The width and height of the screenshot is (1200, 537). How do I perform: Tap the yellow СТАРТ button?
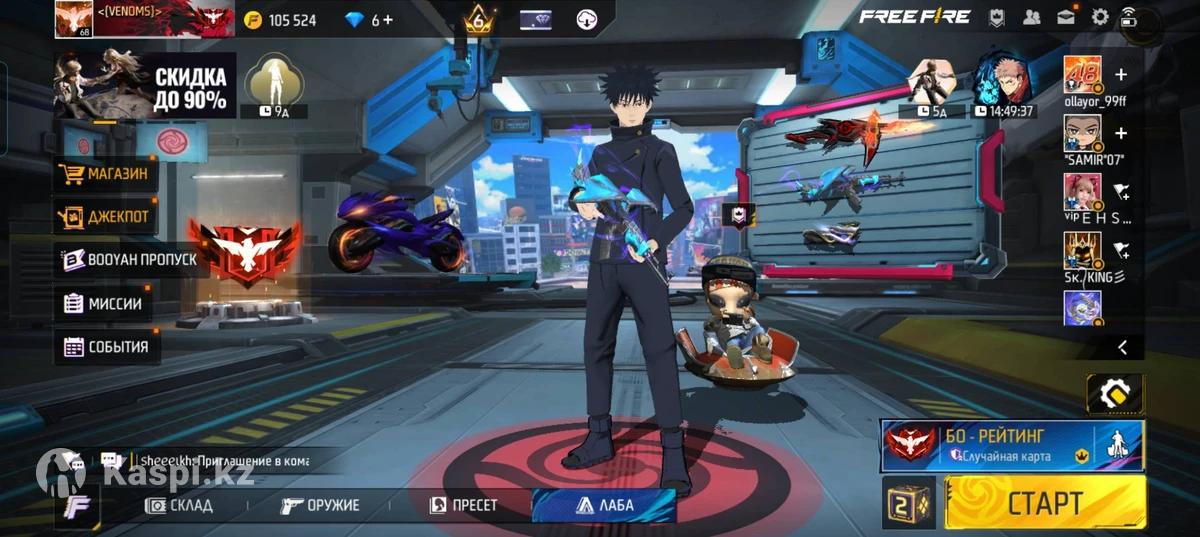click(1045, 501)
